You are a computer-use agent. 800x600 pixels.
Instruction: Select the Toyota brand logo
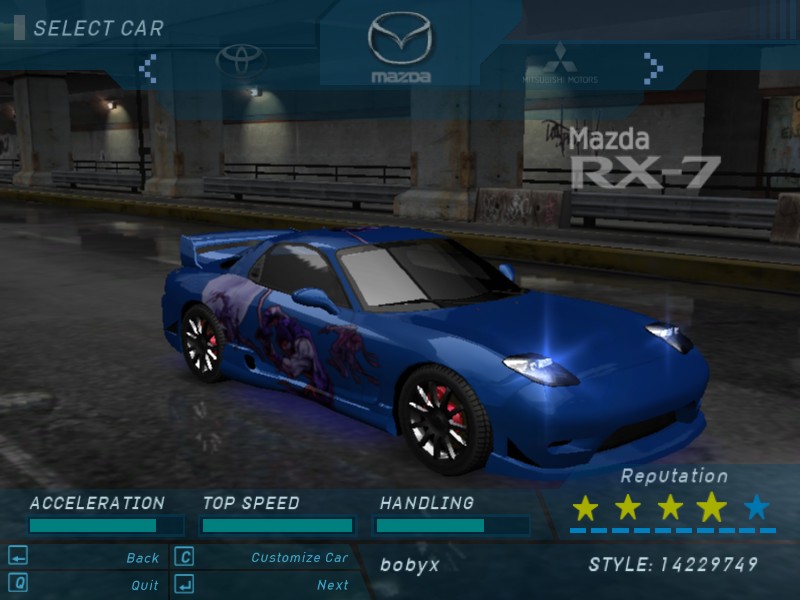241,61
